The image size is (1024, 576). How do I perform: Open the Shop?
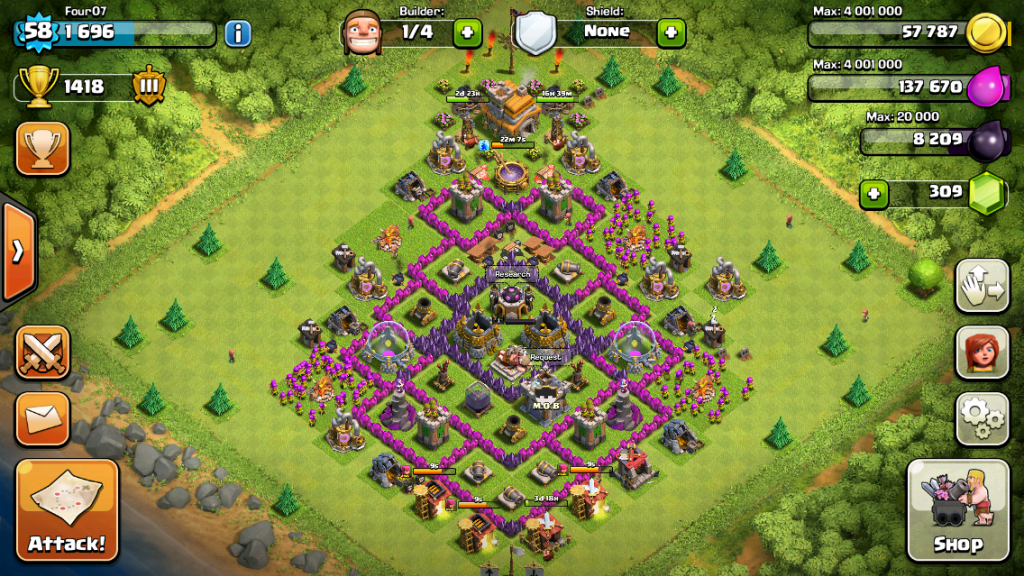click(x=957, y=510)
